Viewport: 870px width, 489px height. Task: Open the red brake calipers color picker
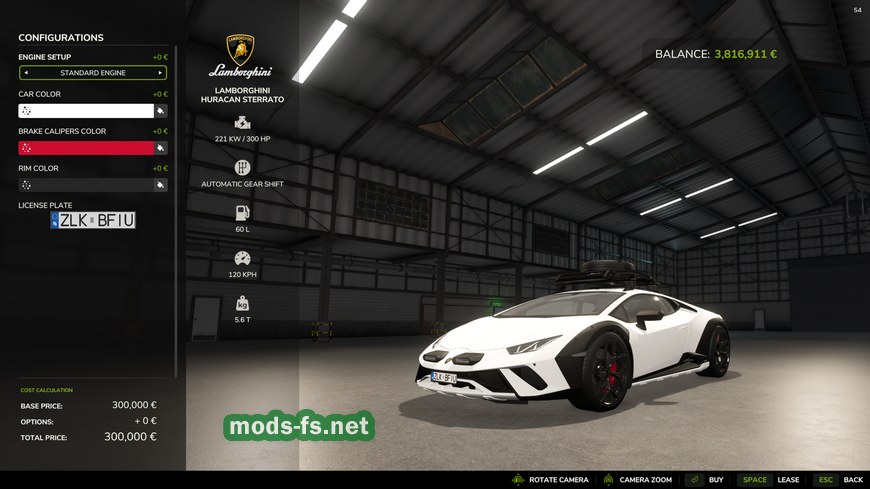click(x=86, y=148)
